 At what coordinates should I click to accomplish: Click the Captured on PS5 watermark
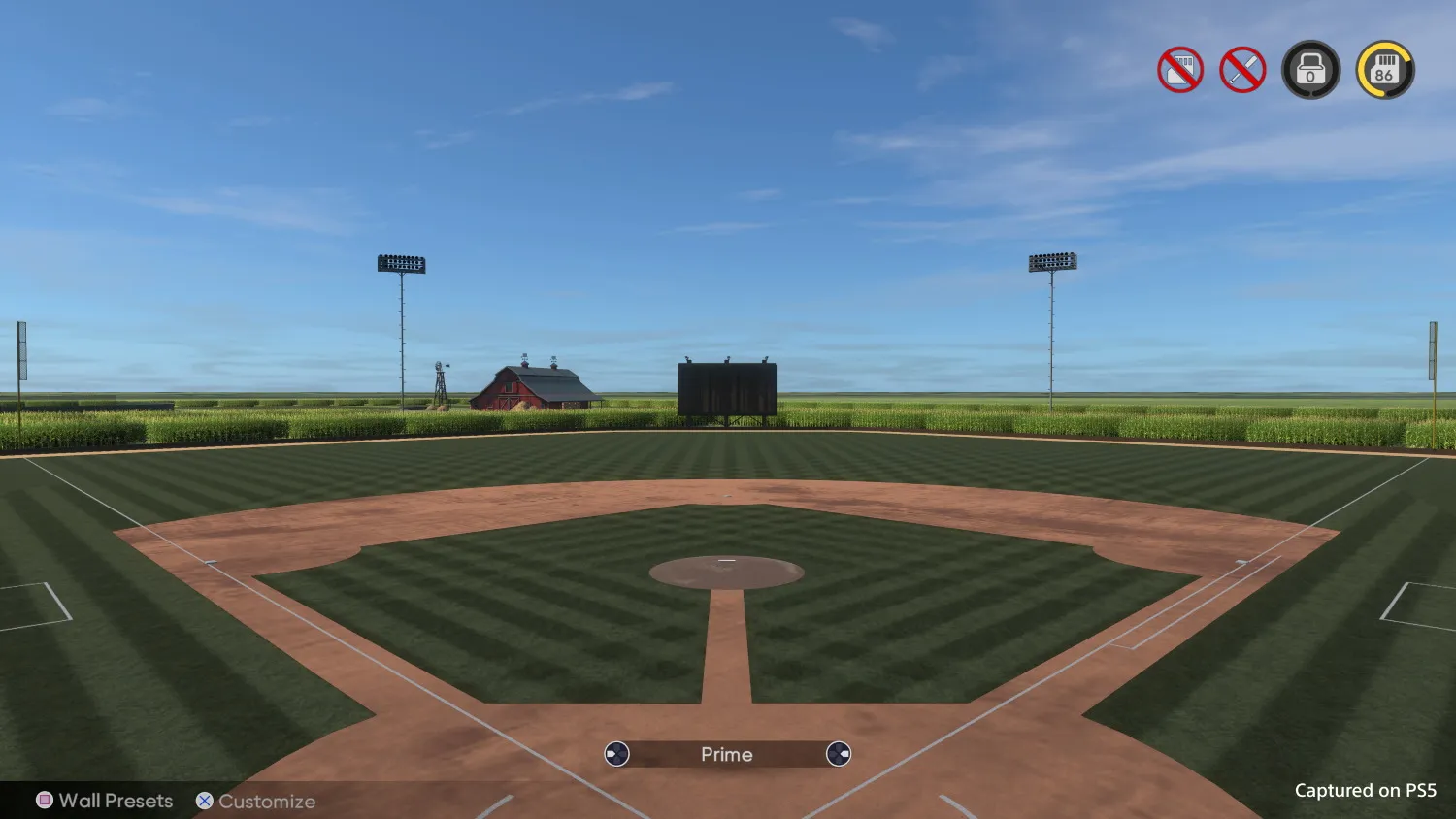click(x=1364, y=791)
